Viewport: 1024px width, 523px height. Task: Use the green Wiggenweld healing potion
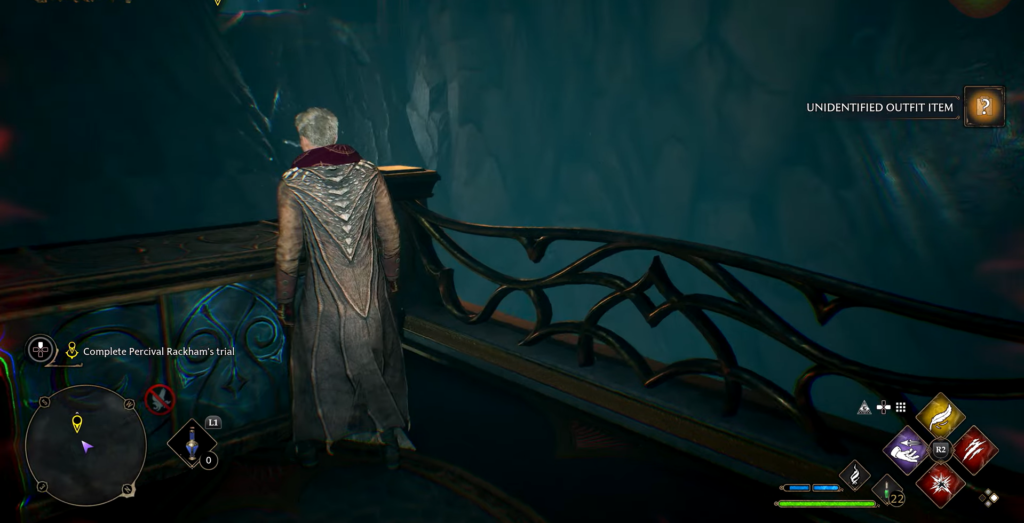[x=886, y=489]
